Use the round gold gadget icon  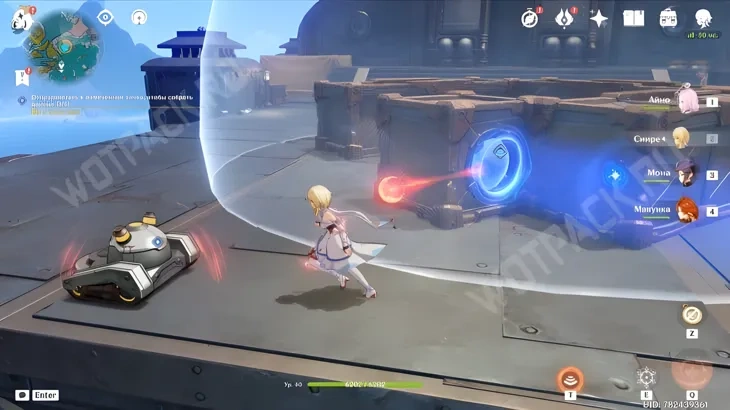click(690, 315)
